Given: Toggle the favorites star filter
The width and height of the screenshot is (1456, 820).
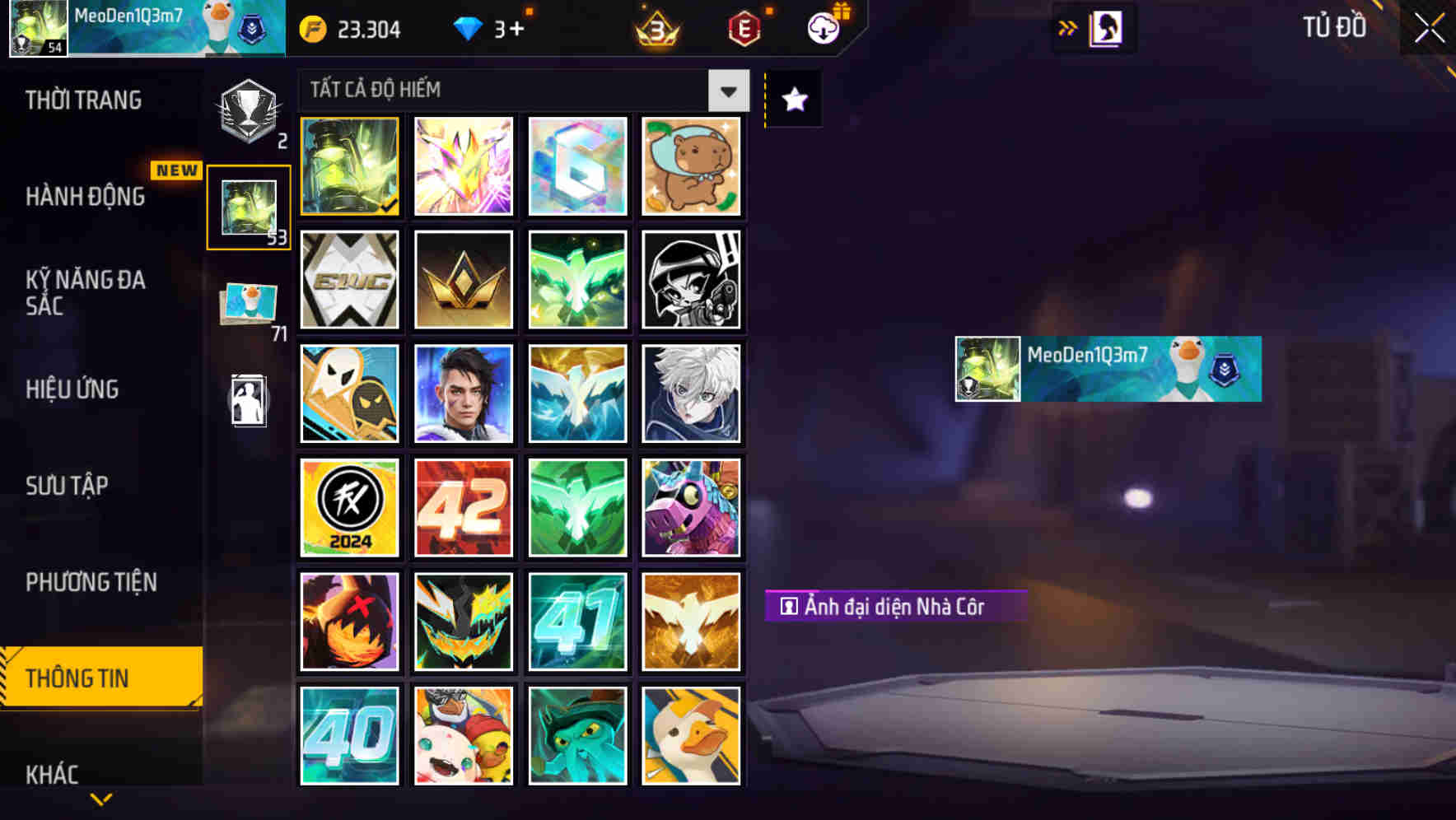Looking at the screenshot, I should tap(791, 100).
